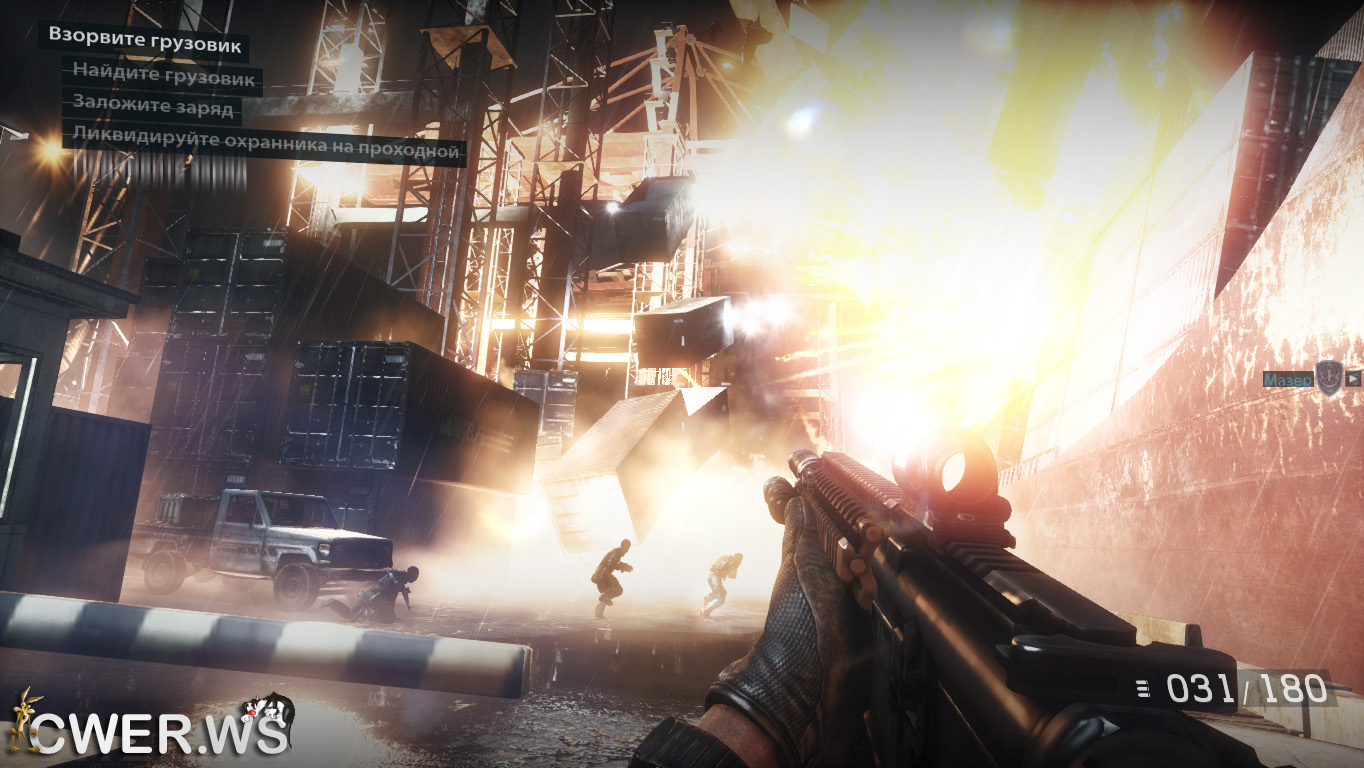
Task: Choose the "Заложите заряд" objective line
Action: point(153,107)
